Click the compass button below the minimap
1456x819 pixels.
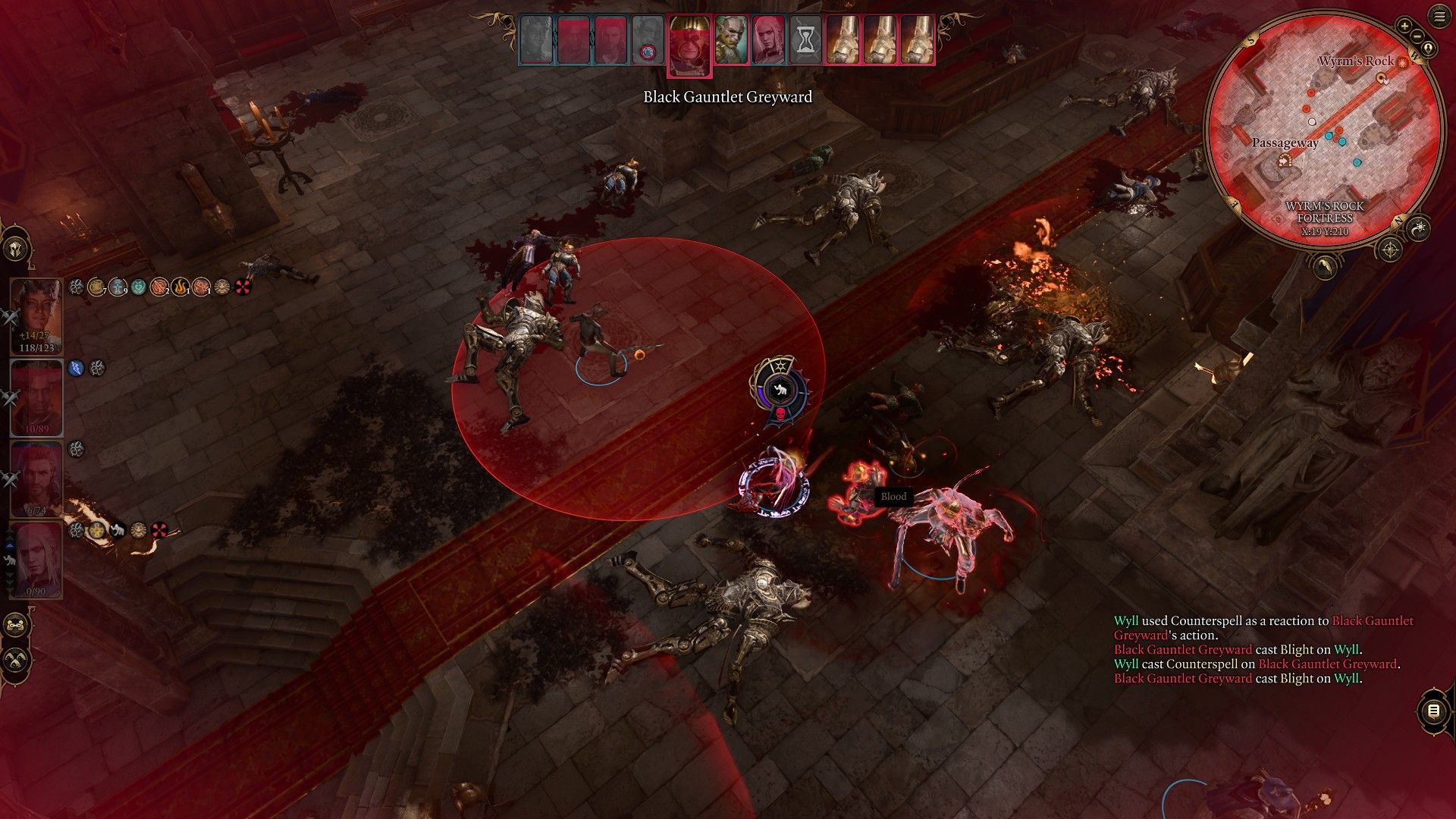point(1389,249)
